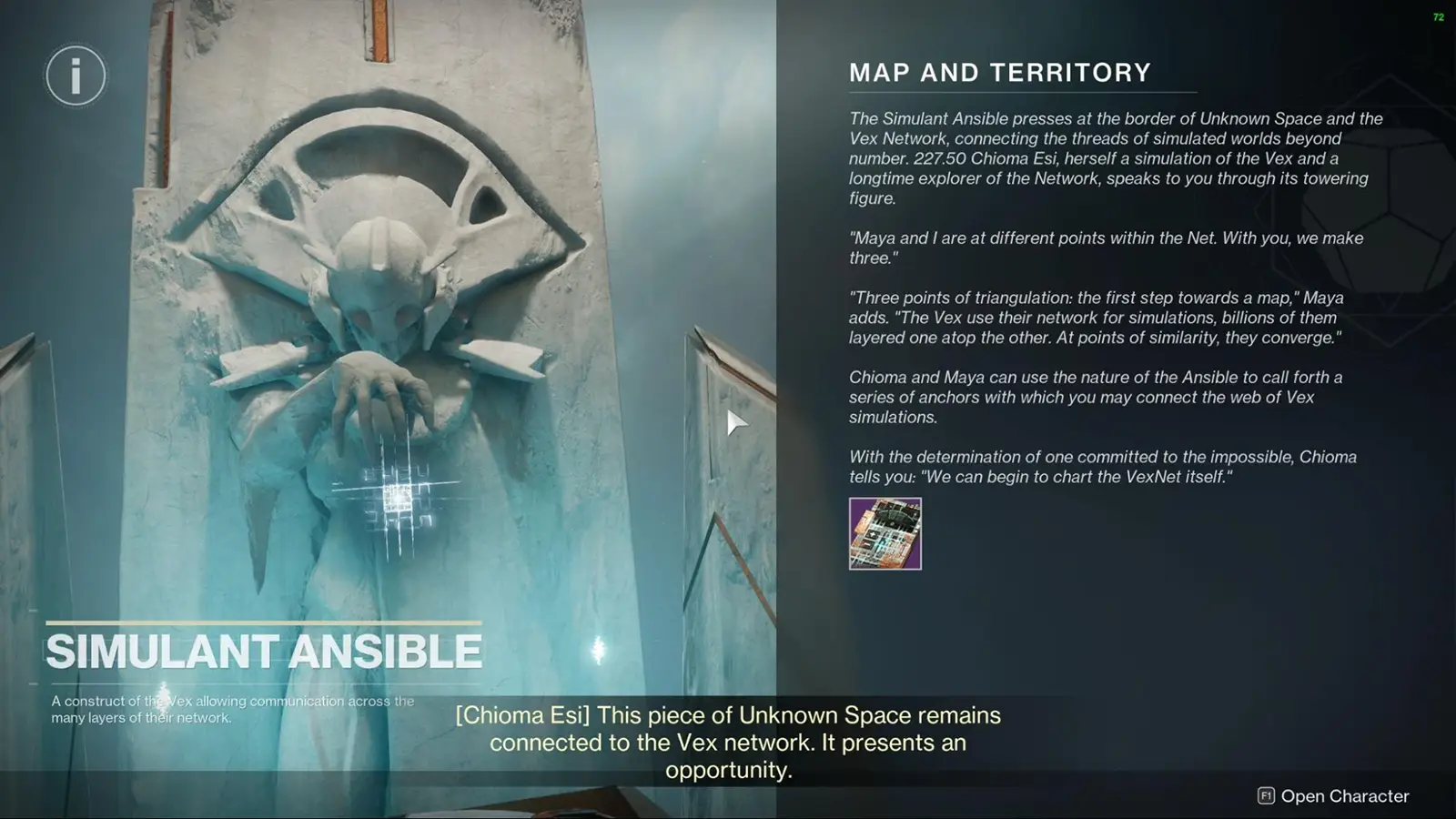This screenshot has width=1456, height=819.
Task: Click the letter i inside the info circle
Action: (x=76, y=76)
